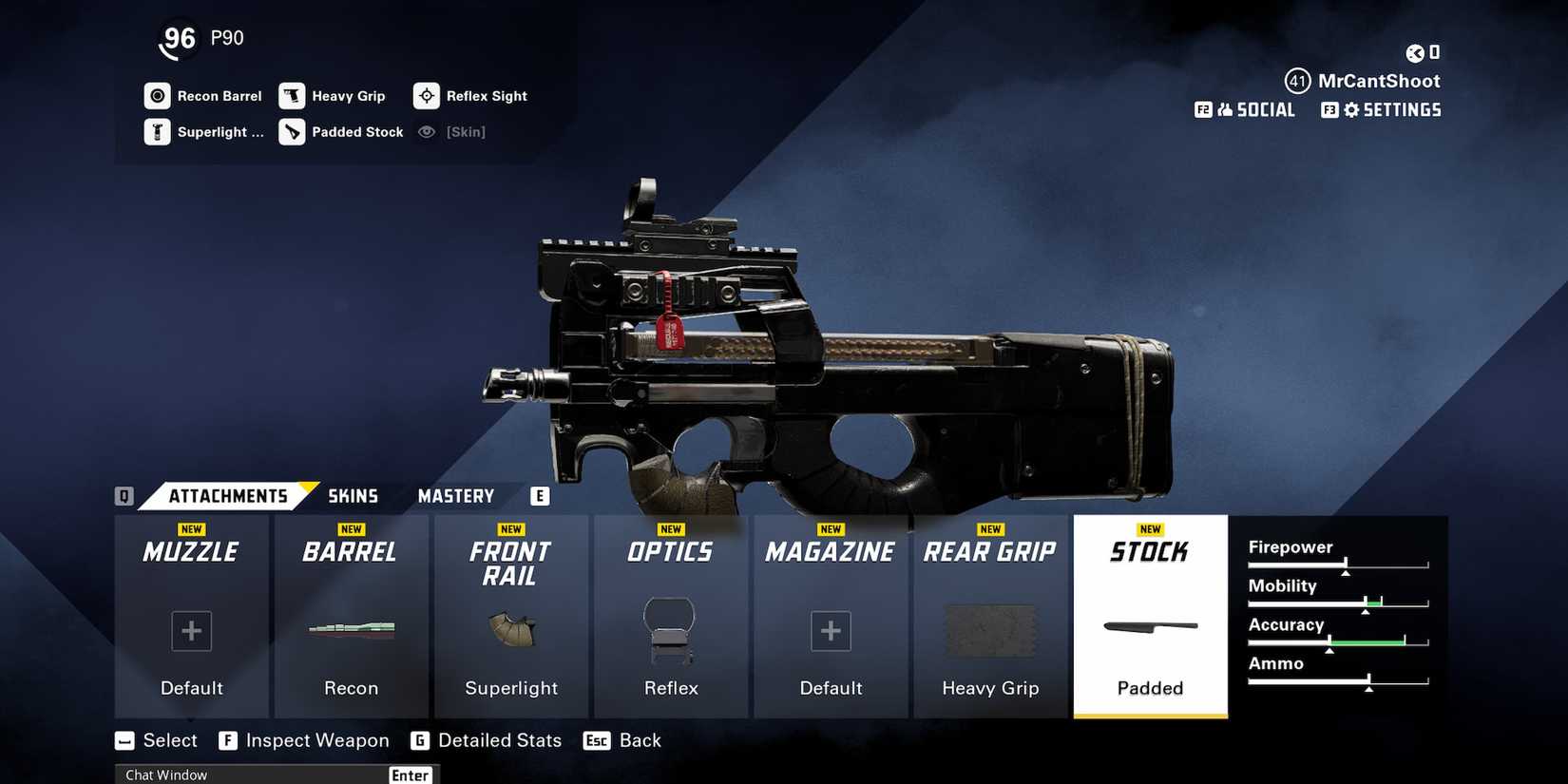Screen dimensions: 1568x784
Task: Click the level 41 player badge
Action: coord(1298,81)
